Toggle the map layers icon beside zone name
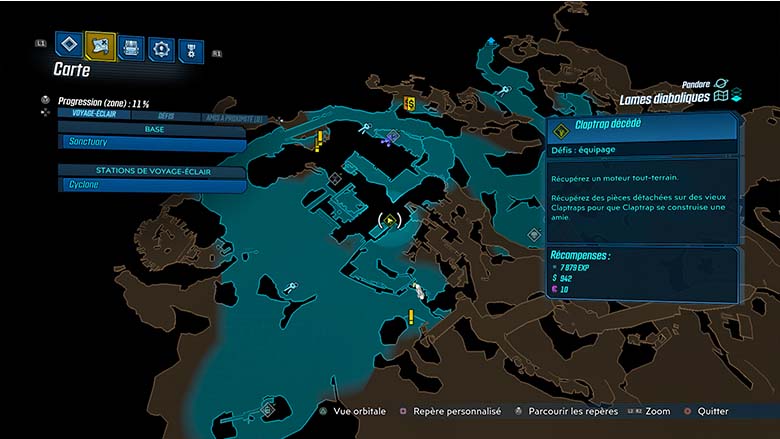780x439 pixels. pyautogui.click(x=735, y=96)
